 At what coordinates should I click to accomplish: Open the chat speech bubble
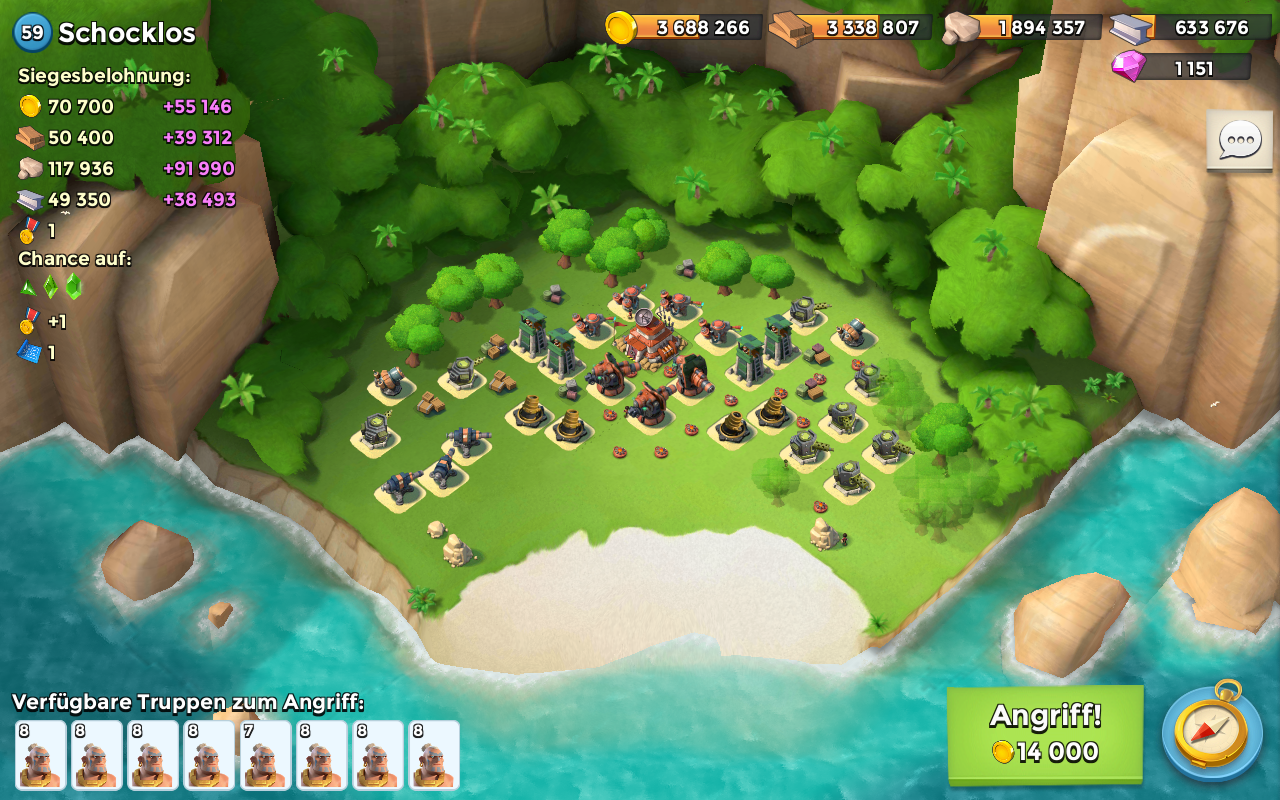tap(1239, 141)
